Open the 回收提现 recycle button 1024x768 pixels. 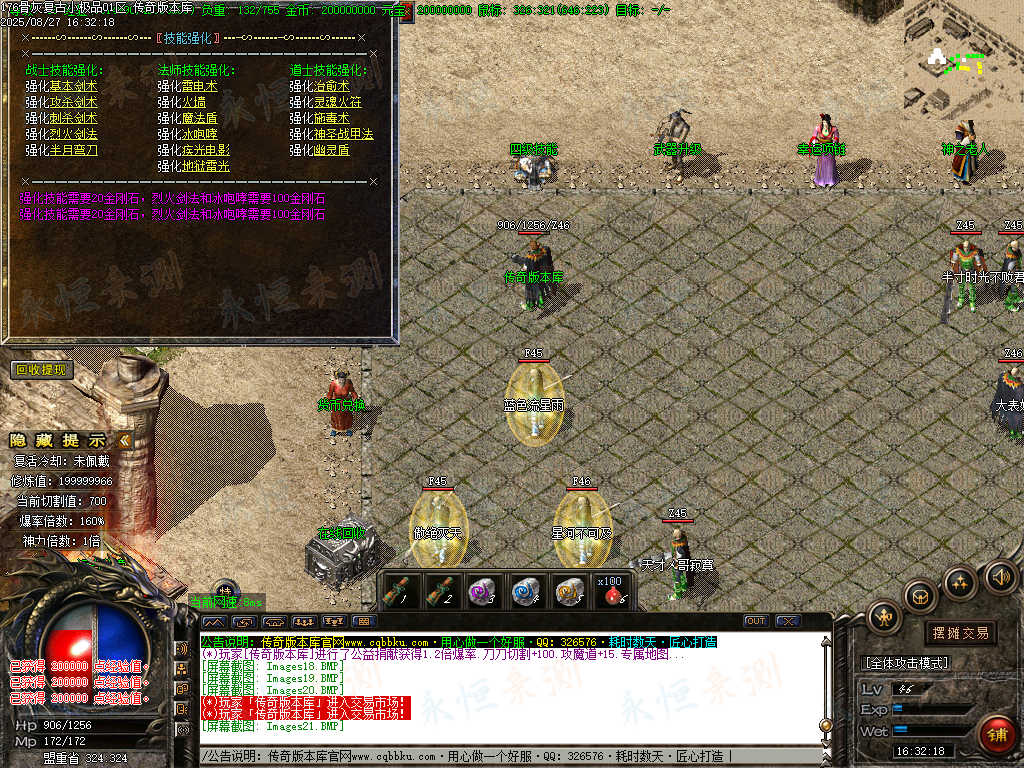point(43,370)
